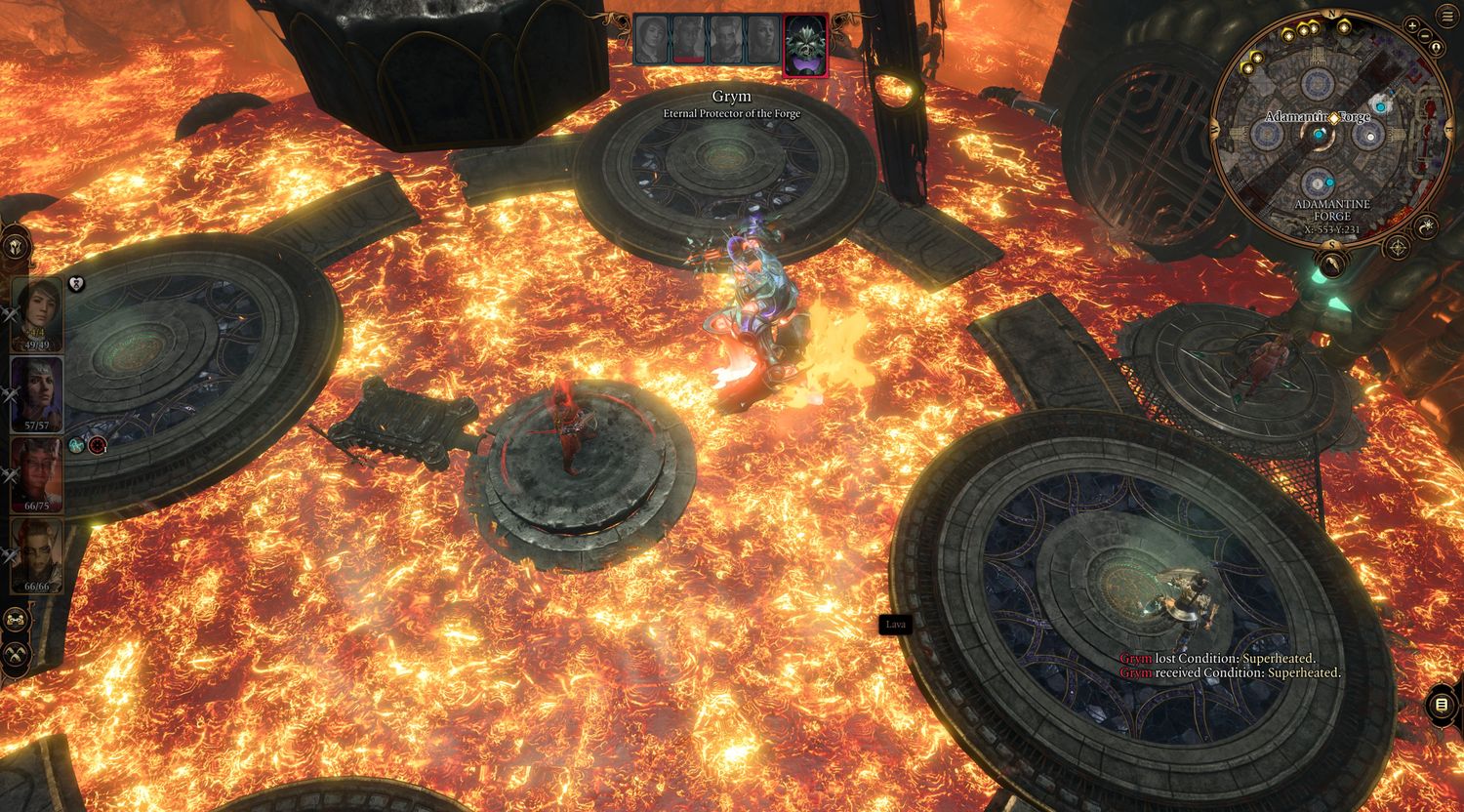Click the helmet icon above party portraits
This screenshot has height=812, width=1464.
pos(17,245)
